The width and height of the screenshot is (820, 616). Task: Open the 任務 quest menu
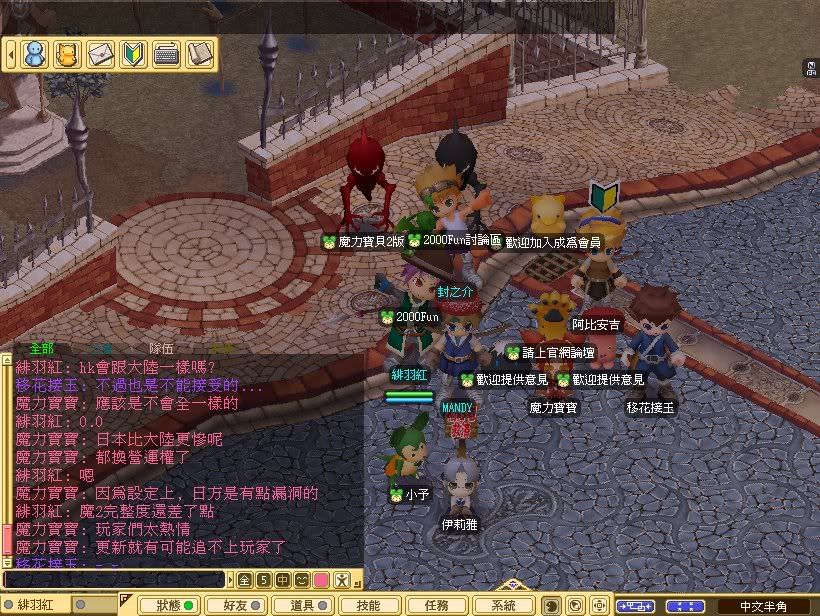(x=436, y=605)
